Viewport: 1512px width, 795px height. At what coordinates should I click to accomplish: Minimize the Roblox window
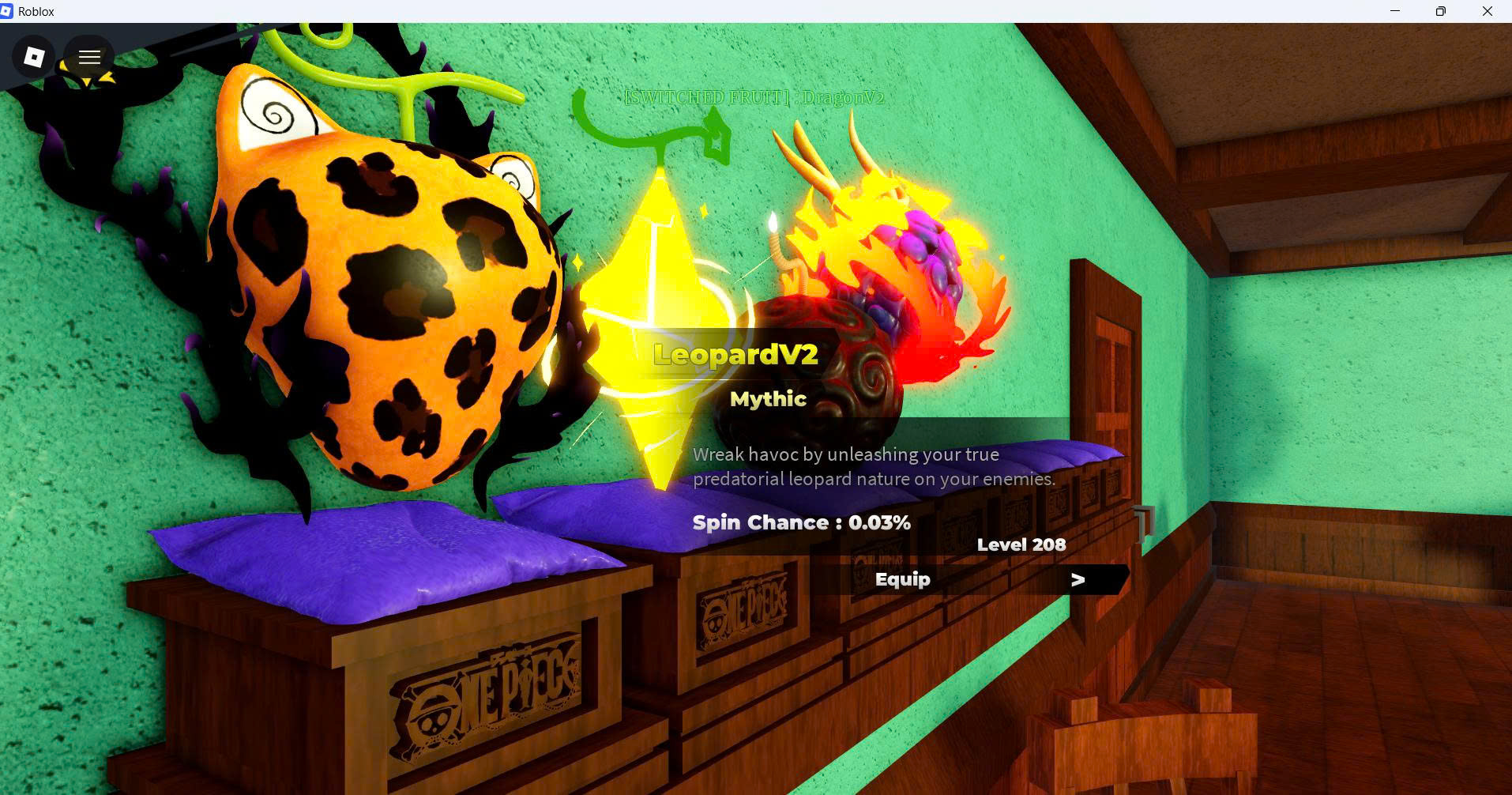tap(1395, 11)
